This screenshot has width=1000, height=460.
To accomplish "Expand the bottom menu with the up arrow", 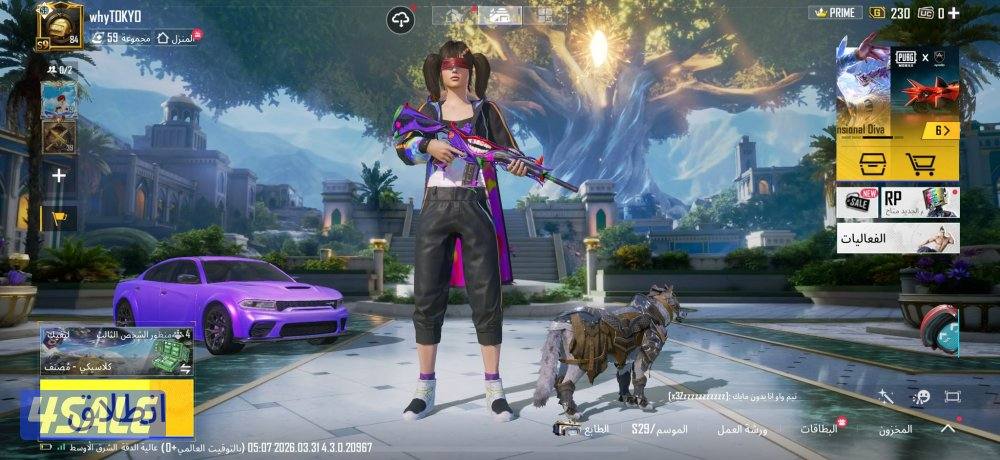I will tap(947, 427).
